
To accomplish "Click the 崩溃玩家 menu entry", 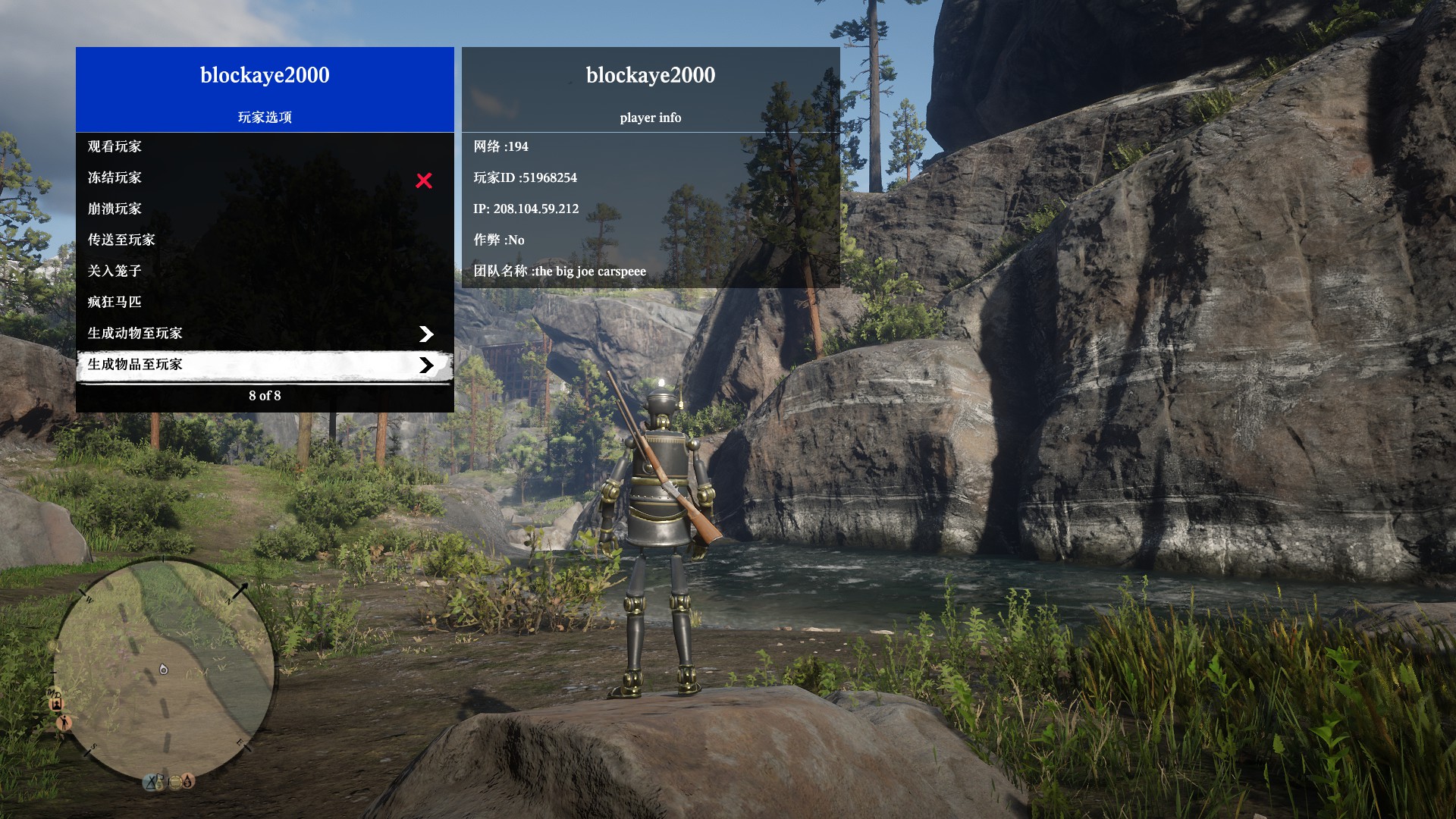I will click(115, 209).
